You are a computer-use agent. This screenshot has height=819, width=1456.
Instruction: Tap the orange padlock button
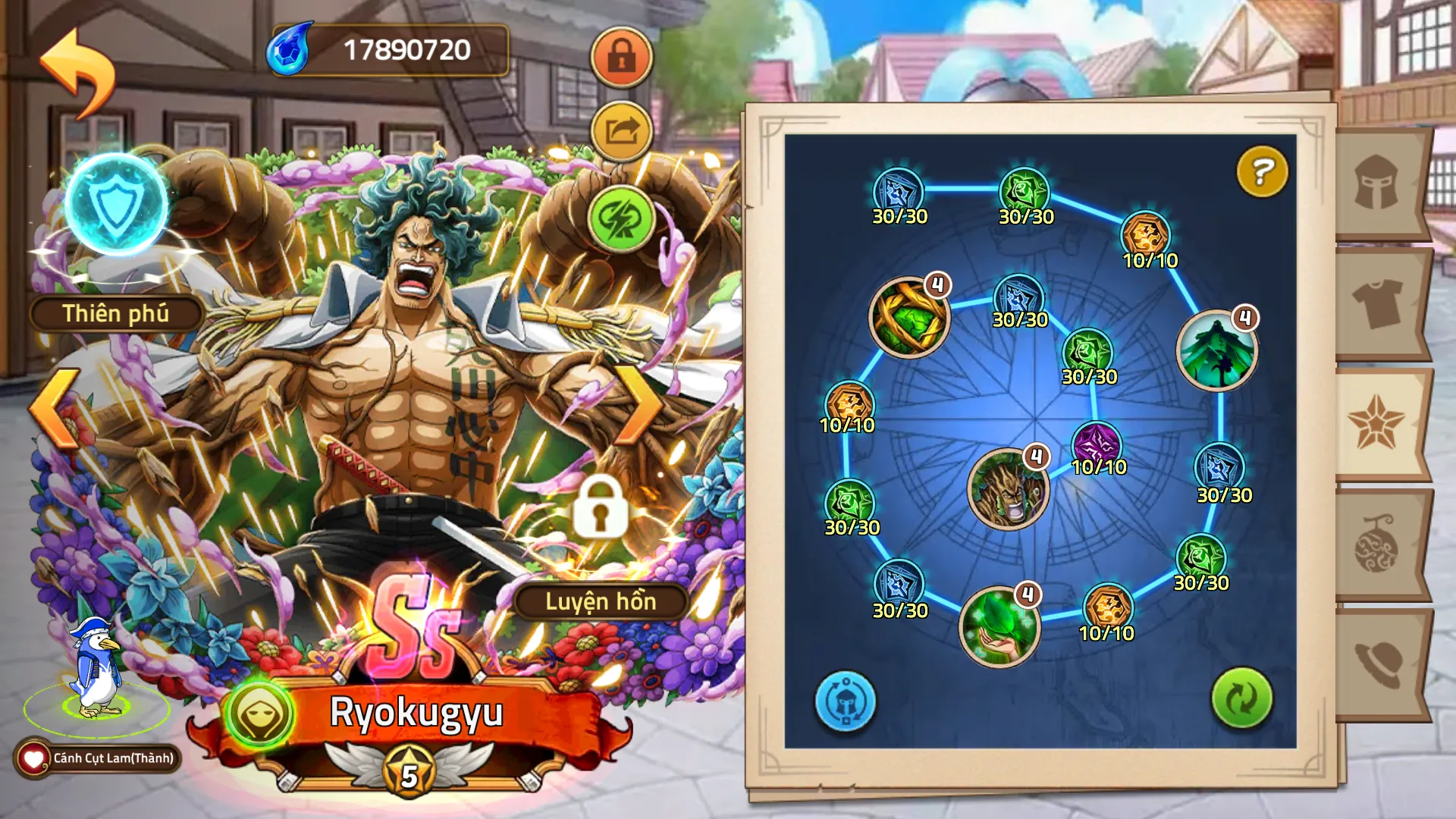(x=621, y=57)
